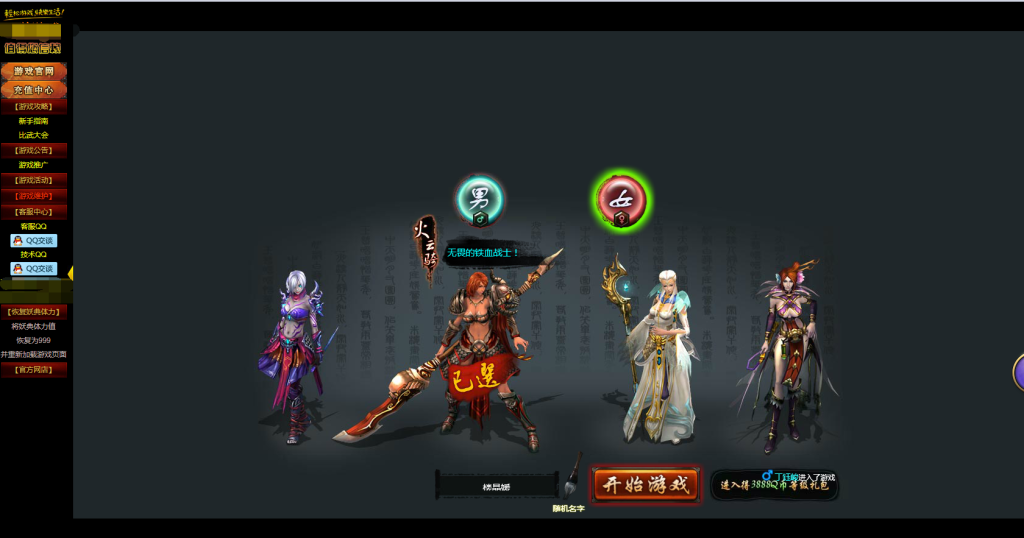This screenshot has width=1024, height=538.
Task: Click the character name input field
Action: point(497,487)
